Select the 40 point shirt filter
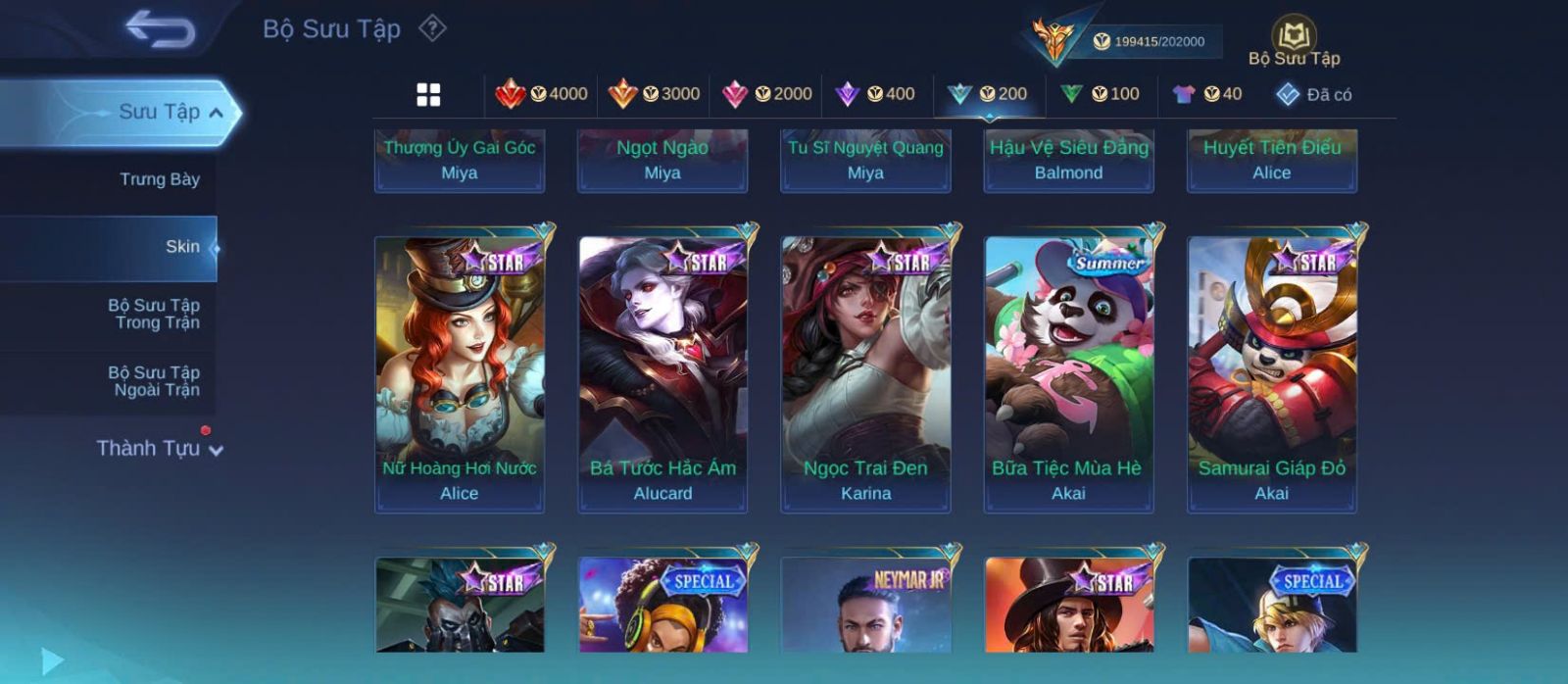The width and height of the screenshot is (1568, 684). [1207, 94]
